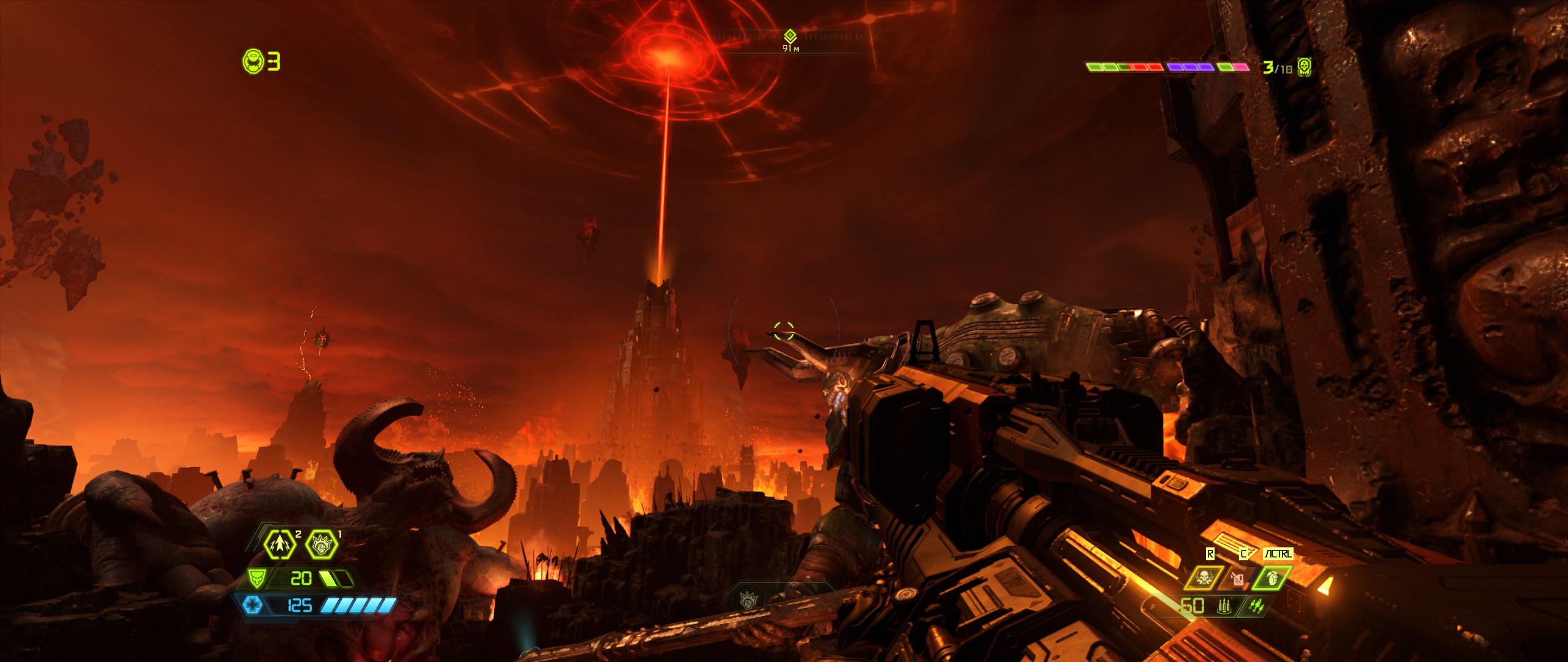Activate the green hand grenade slot
1568x662 pixels.
(x=1272, y=578)
